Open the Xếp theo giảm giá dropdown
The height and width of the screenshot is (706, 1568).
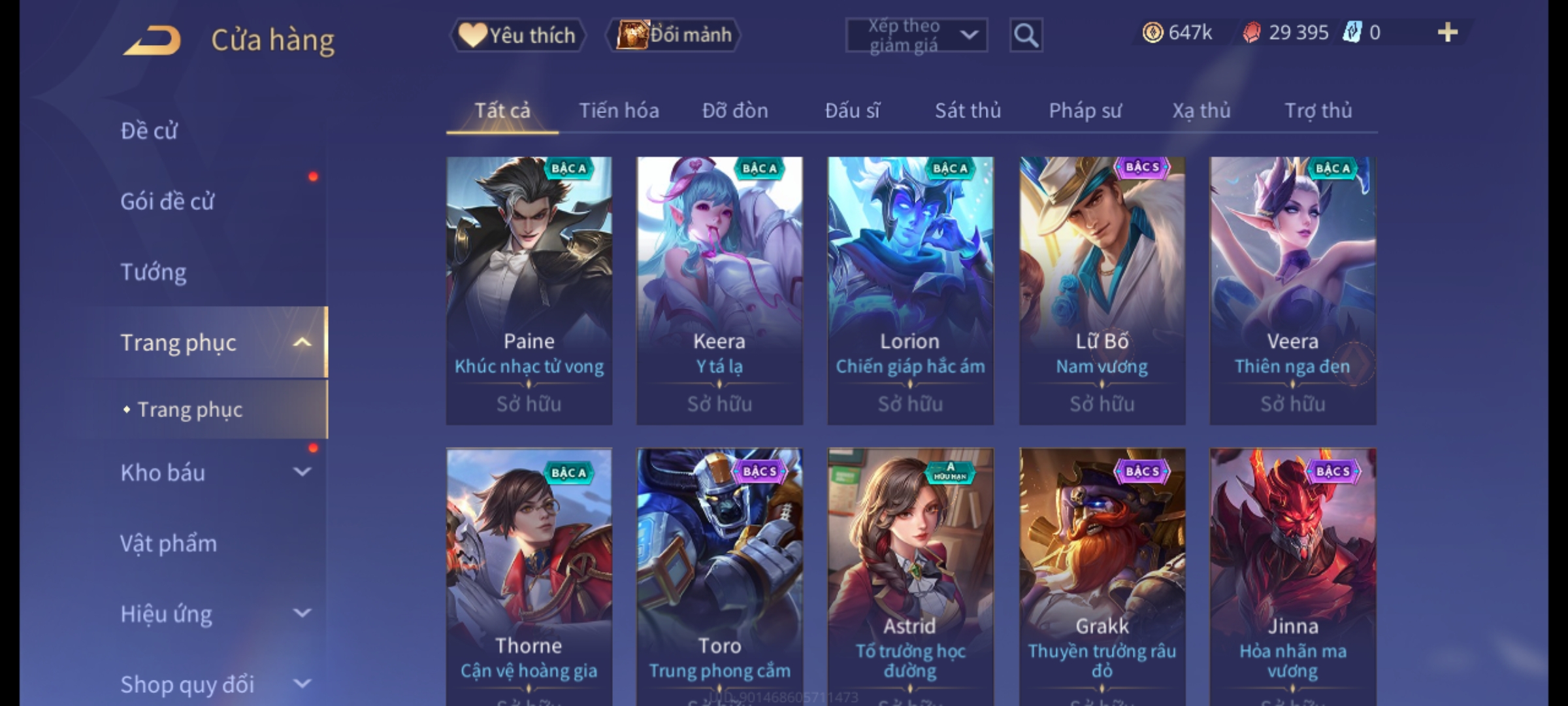pyautogui.click(x=916, y=35)
